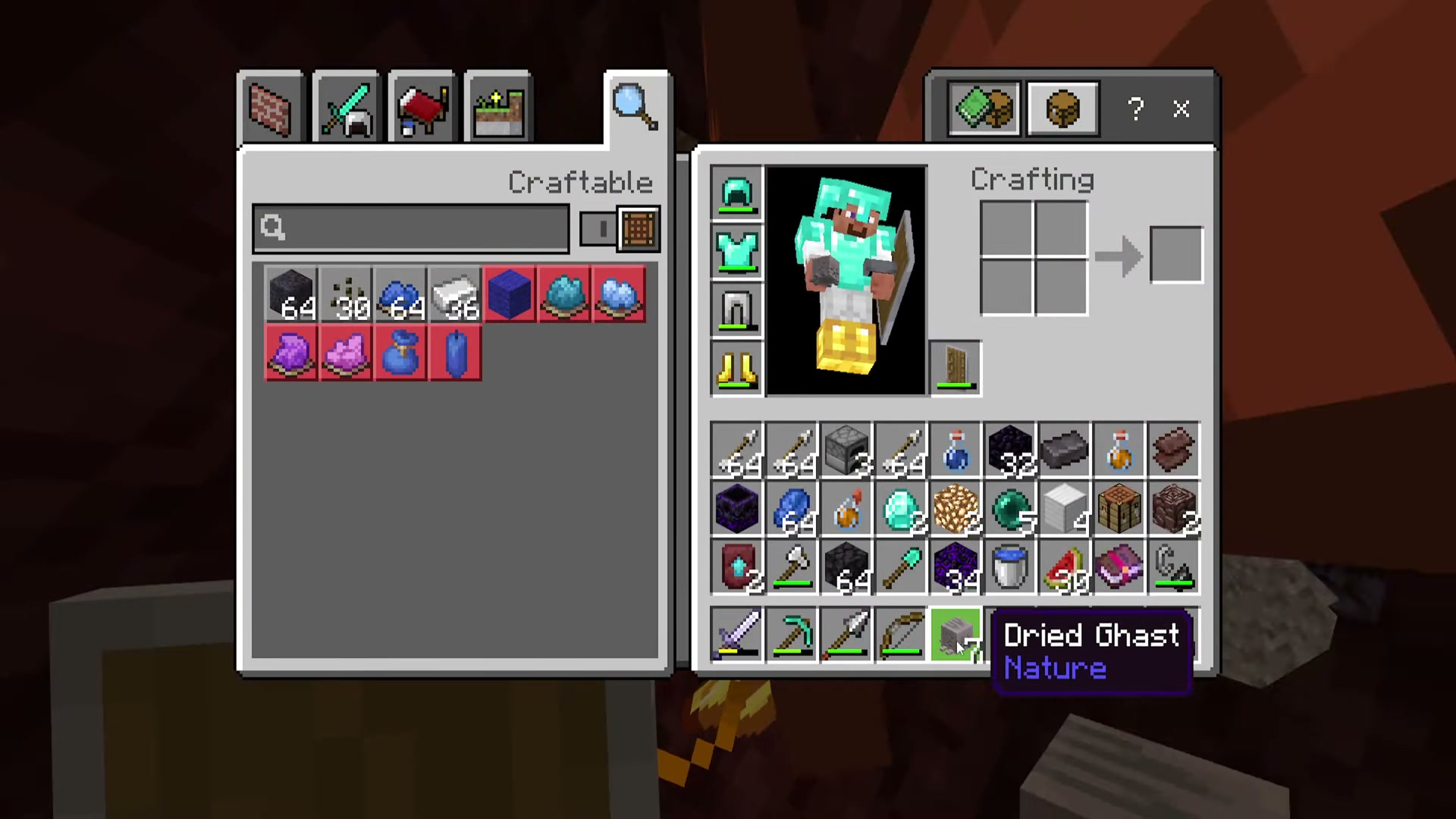Click the golden boots armor slot
Screen dimensions: 1456x819
click(736, 369)
